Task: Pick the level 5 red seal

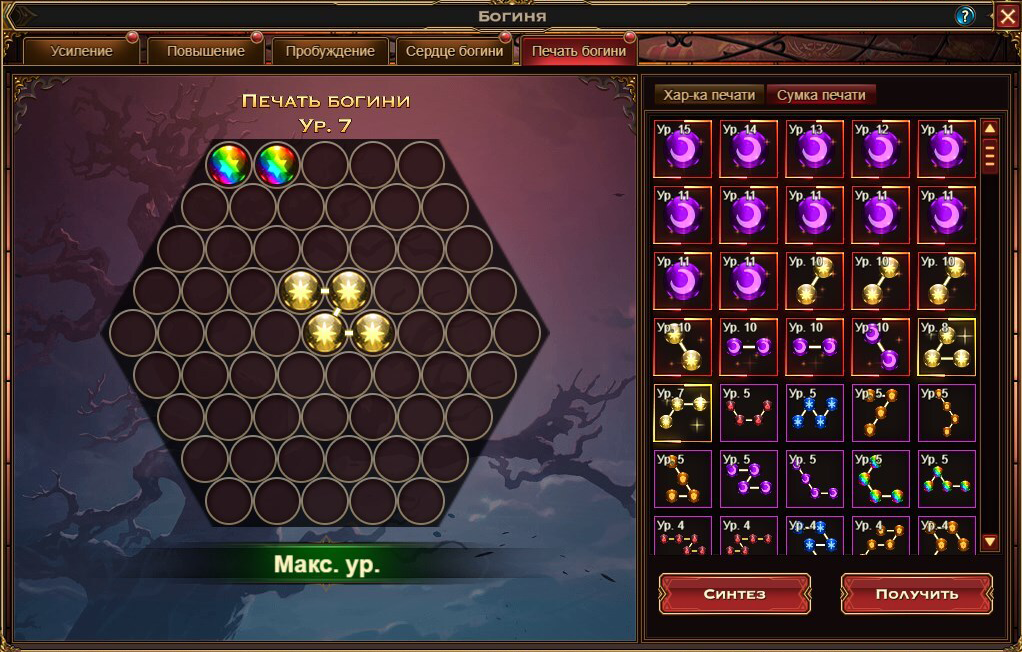Action: coord(749,413)
